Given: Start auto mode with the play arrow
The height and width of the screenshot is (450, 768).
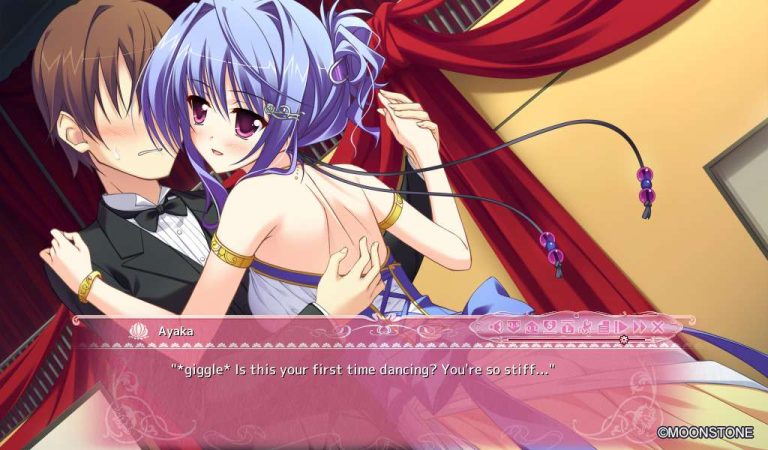Looking at the screenshot, I should point(620,326).
